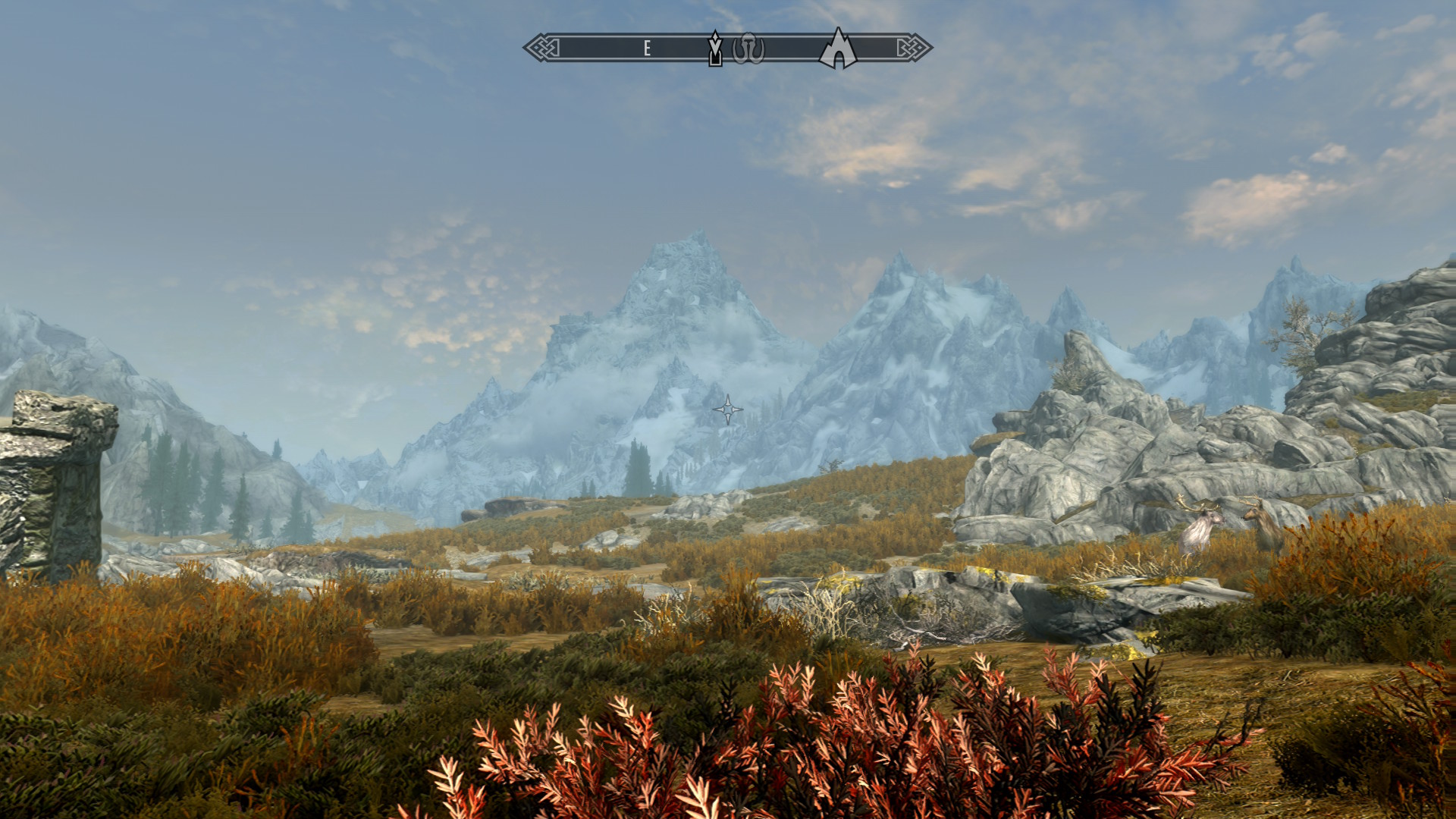Click the cave location marker on the compass
Viewport: 1456px width, 819px height.
[x=838, y=49]
